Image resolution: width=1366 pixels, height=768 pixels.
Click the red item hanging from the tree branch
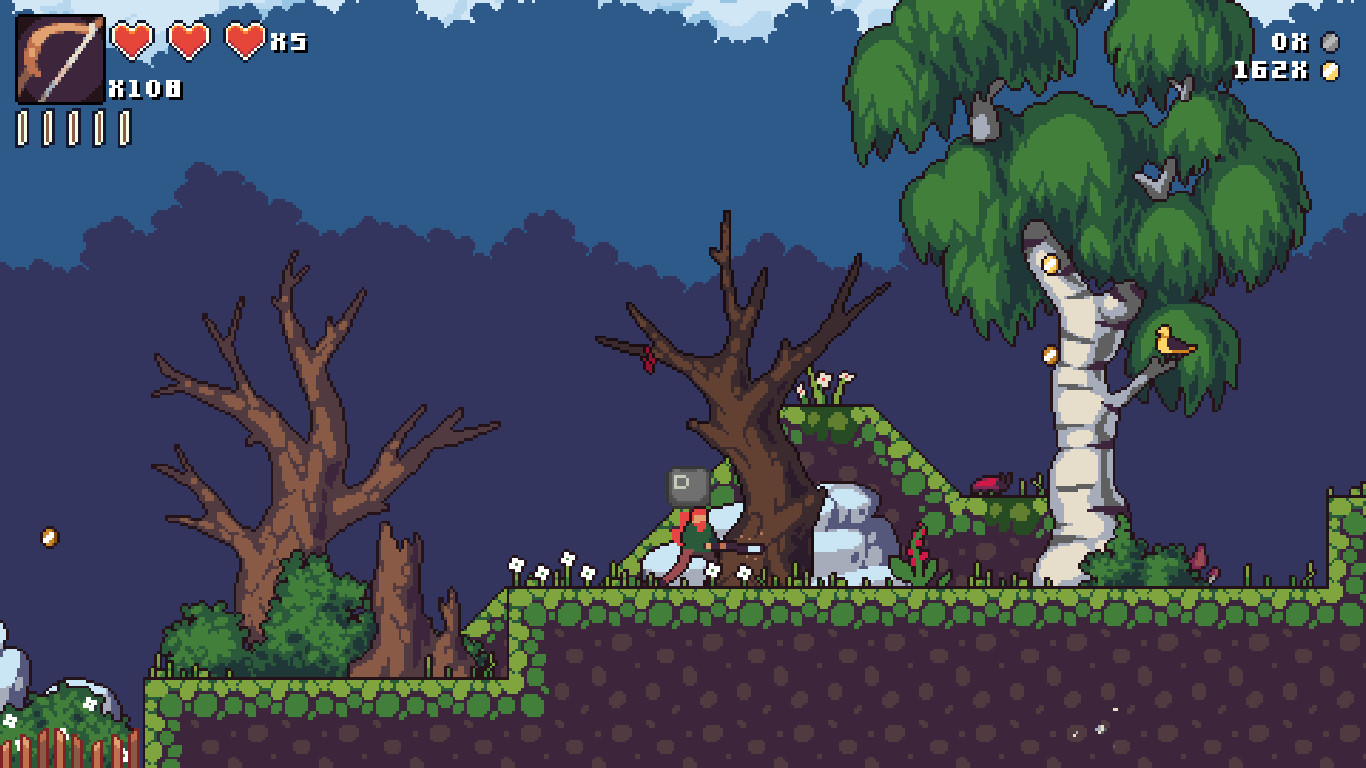point(647,358)
